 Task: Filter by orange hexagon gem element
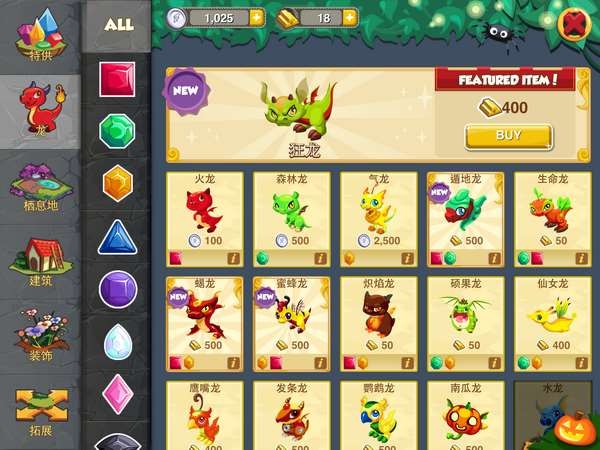(x=118, y=184)
